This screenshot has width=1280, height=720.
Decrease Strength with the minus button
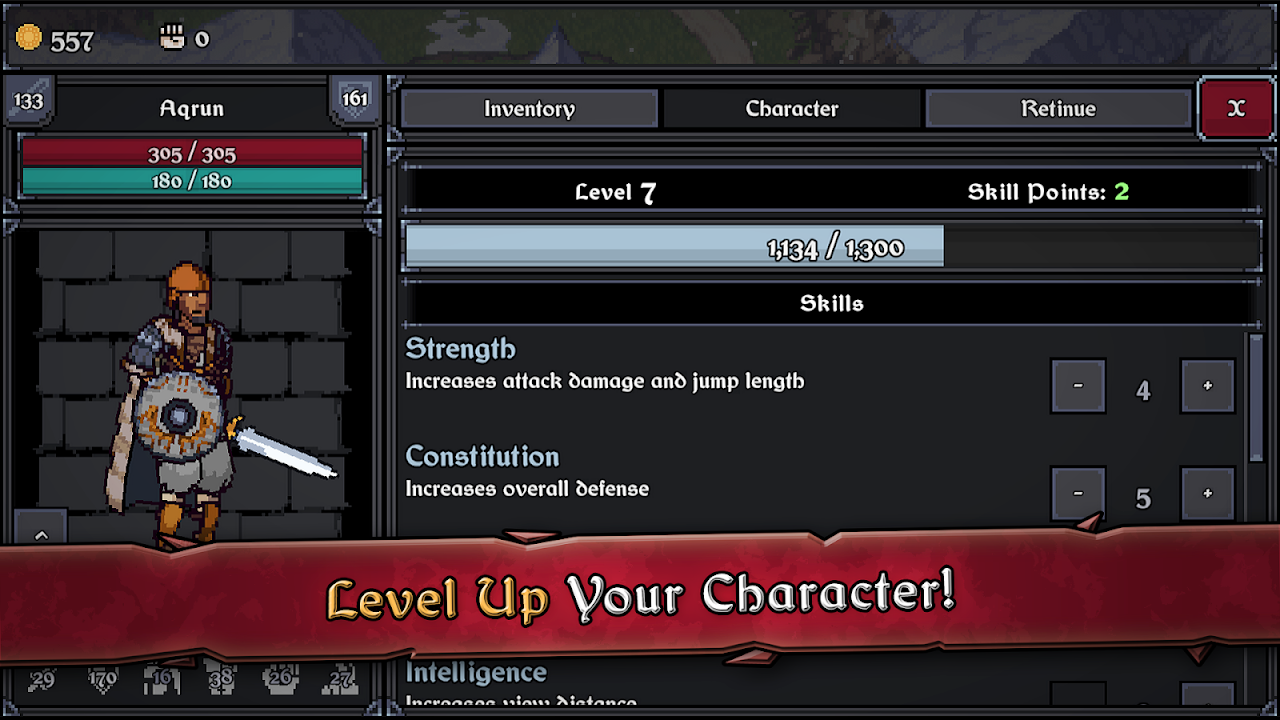[x=1078, y=385]
